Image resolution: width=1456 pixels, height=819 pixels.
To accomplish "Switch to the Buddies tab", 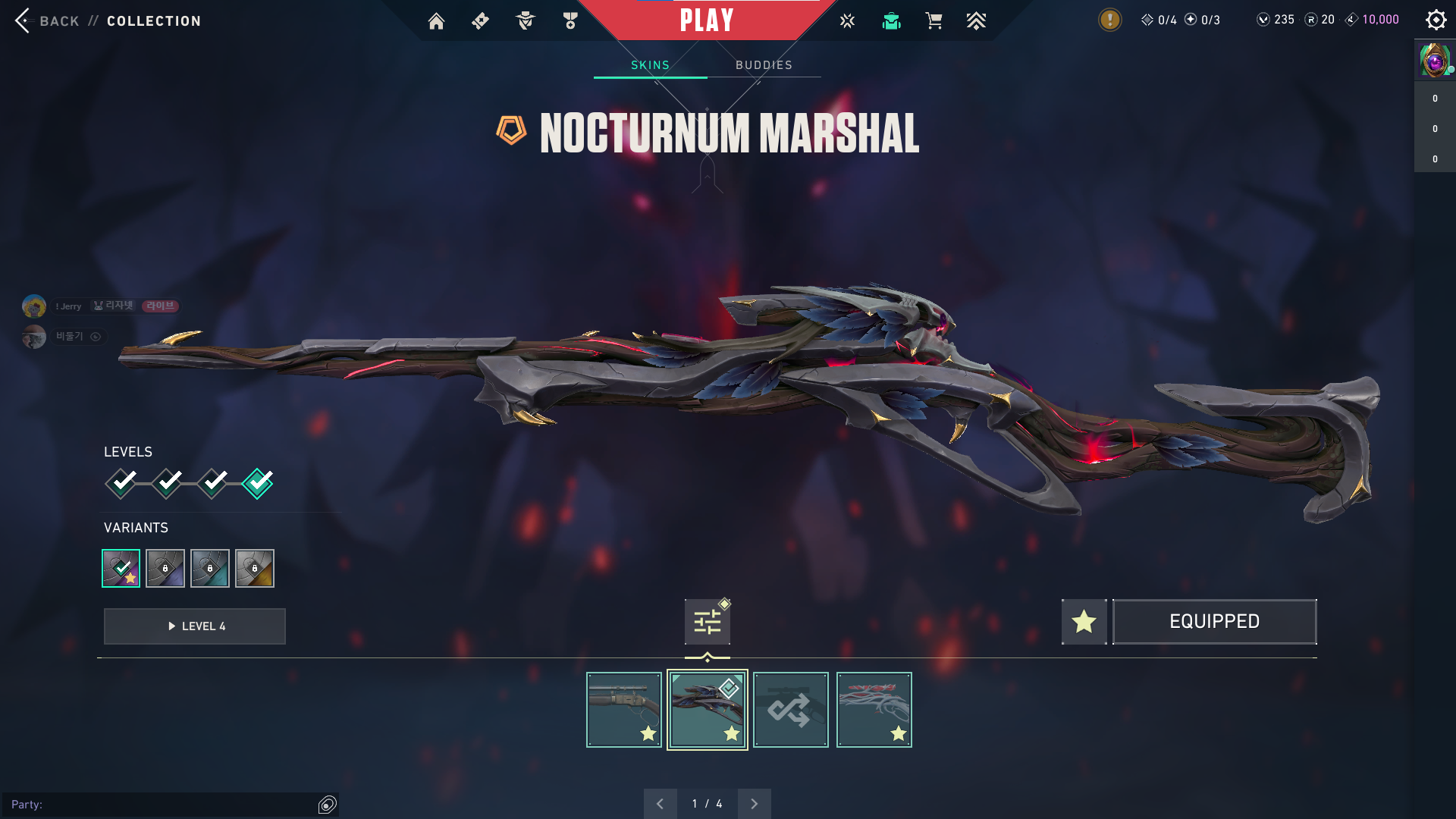I will coord(764,65).
